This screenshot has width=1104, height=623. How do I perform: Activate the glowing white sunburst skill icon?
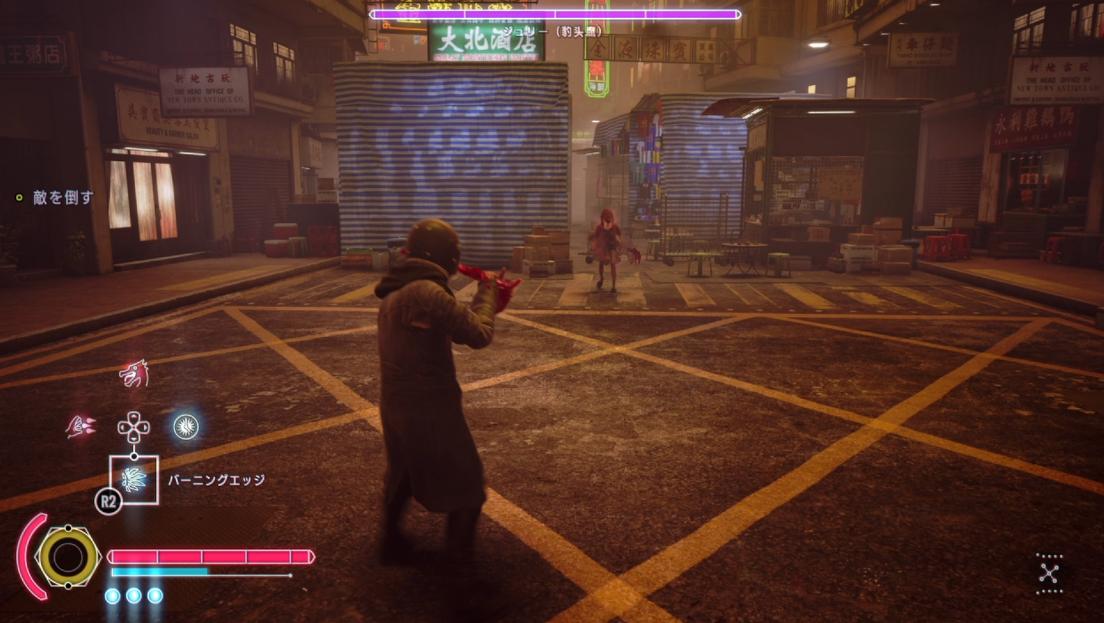(185, 427)
